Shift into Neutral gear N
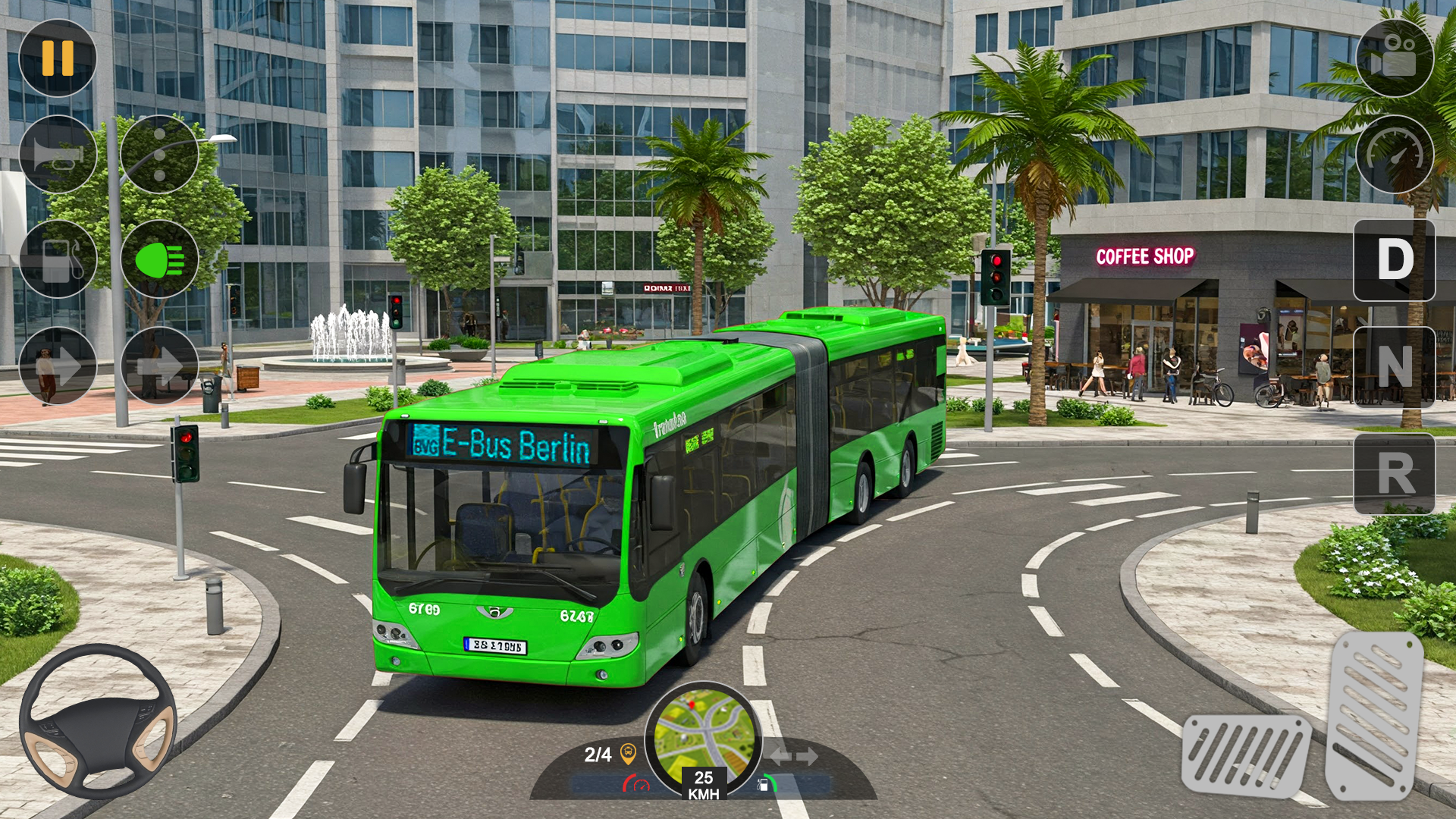Image resolution: width=1456 pixels, height=819 pixels. click(x=1394, y=367)
